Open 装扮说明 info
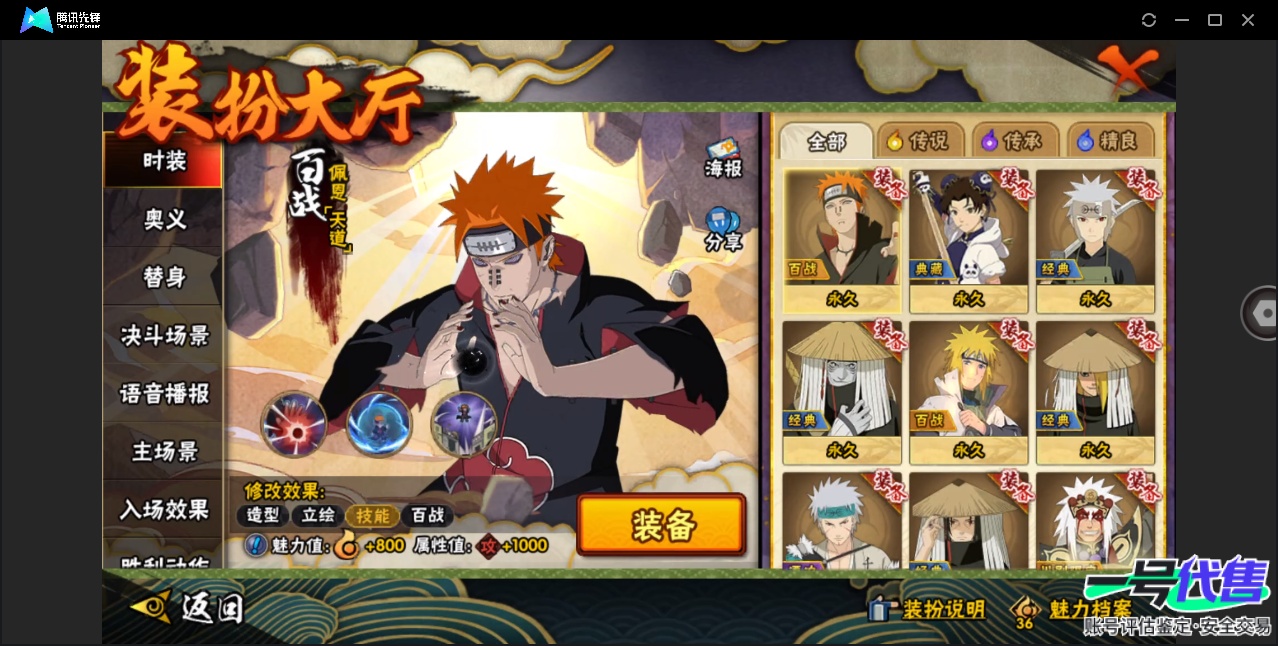 pyautogui.click(x=928, y=609)
